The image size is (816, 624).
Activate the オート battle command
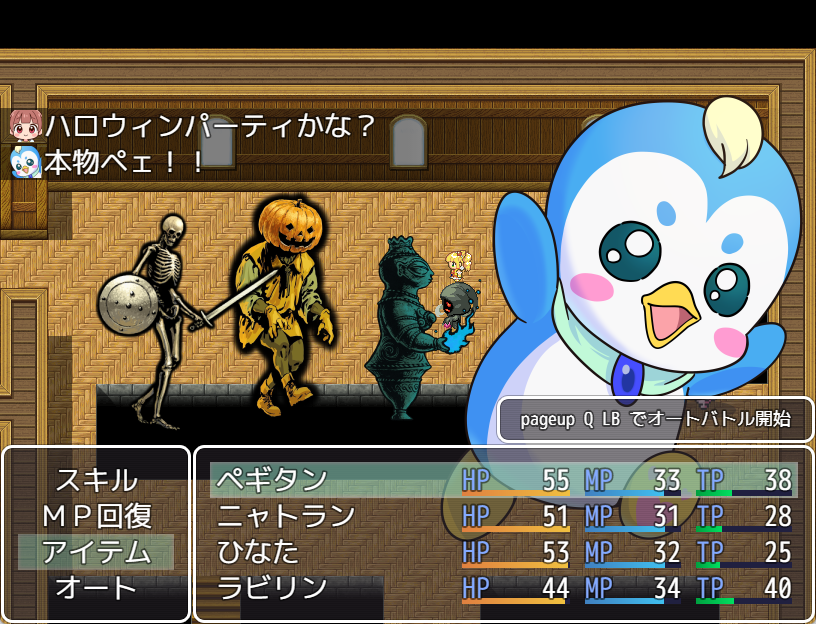(96, 588)
